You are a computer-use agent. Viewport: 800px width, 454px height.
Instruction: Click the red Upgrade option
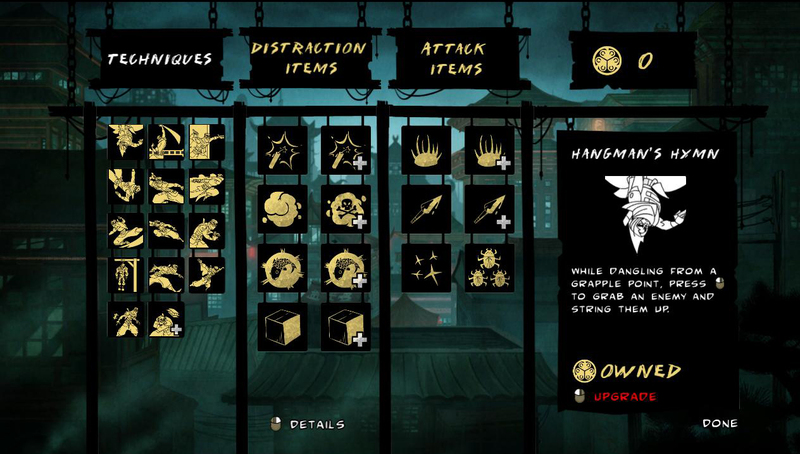(x=625, y=397)
